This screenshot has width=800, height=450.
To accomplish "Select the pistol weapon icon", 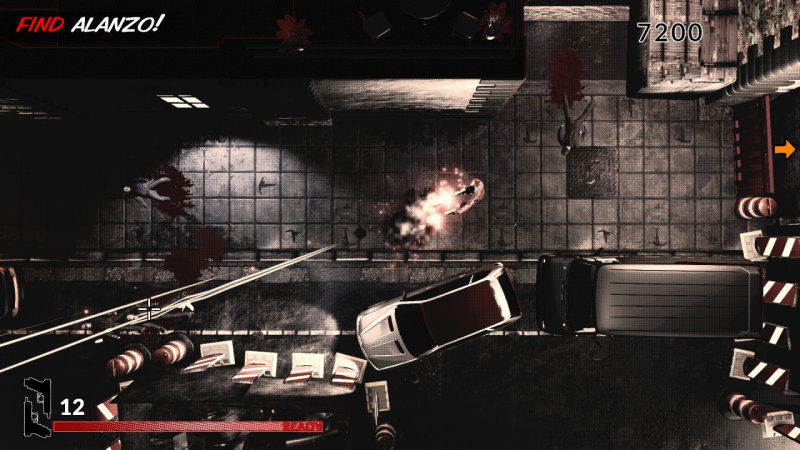I will pyautogui.click(x=38, y=410).
